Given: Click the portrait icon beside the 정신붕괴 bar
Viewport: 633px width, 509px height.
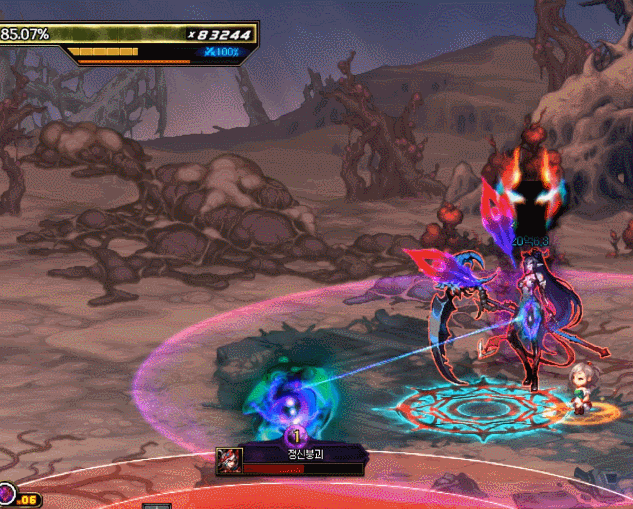Looking at the screenshot, I should [x=229, y=461].
